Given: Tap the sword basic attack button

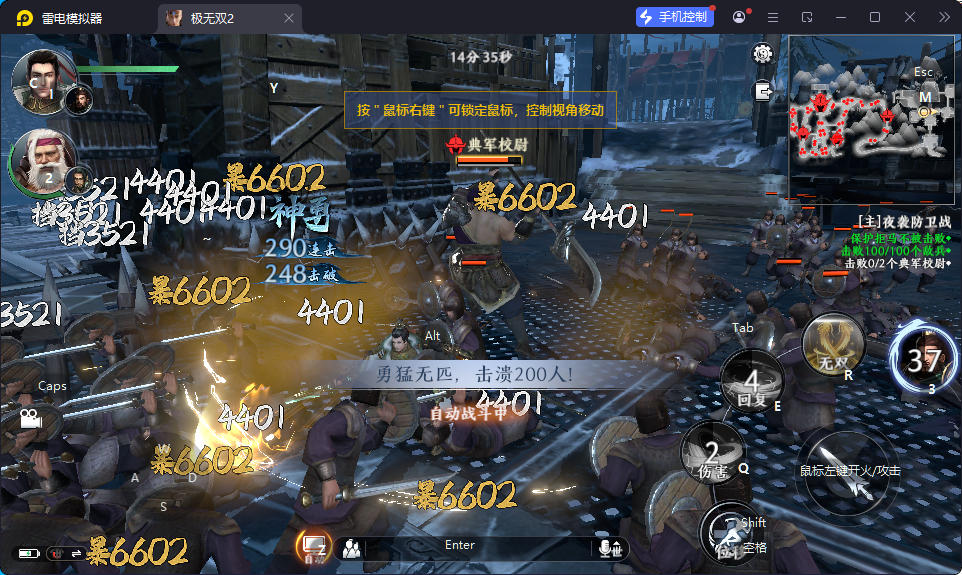Looking at the screenshot, I should [848, 477].
